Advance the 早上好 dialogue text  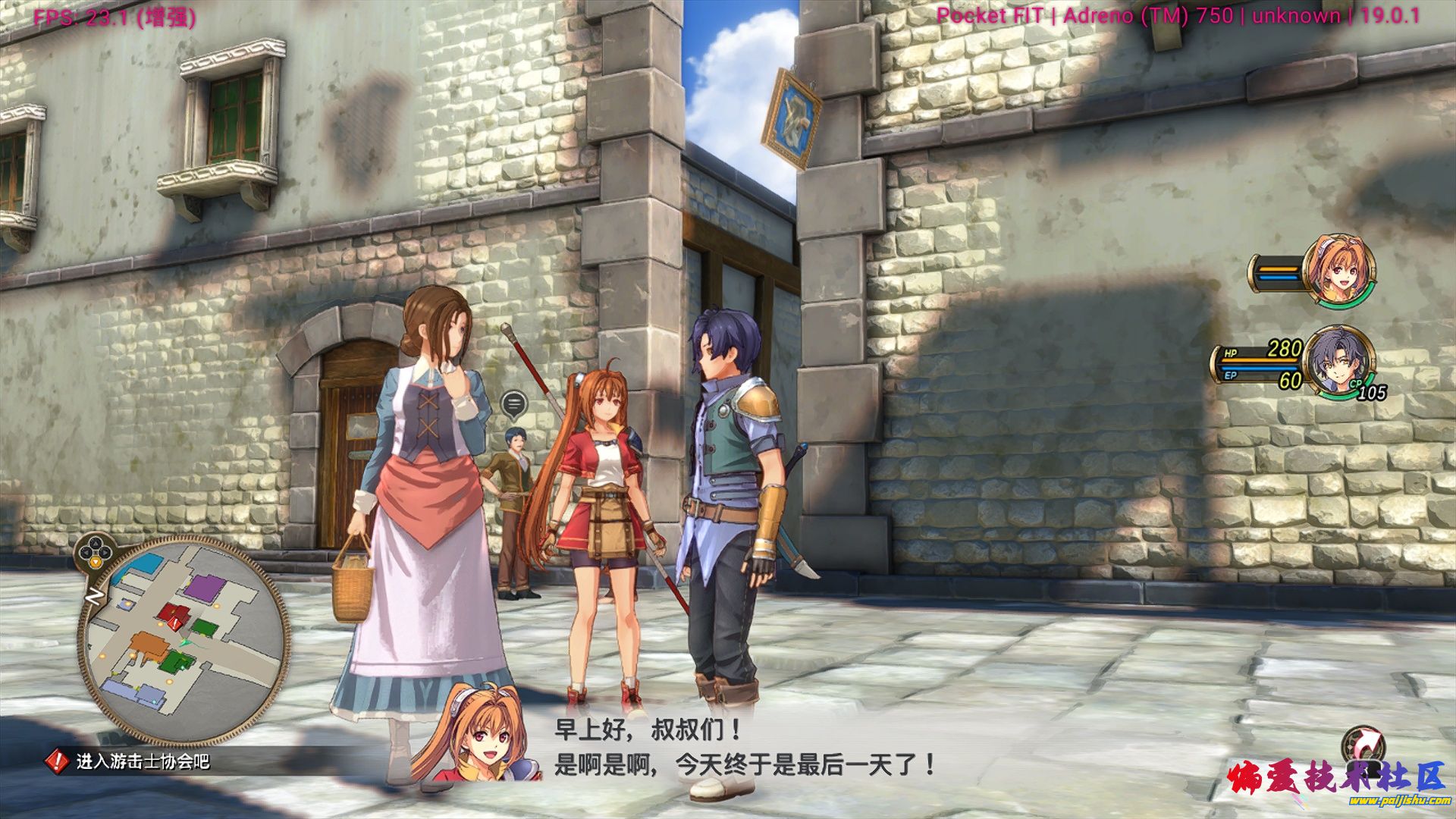point(745,748)
